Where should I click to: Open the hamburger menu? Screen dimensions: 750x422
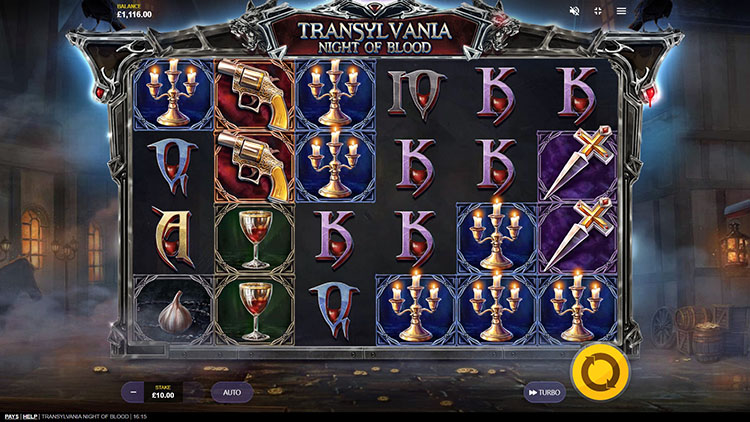coord(621,11)
